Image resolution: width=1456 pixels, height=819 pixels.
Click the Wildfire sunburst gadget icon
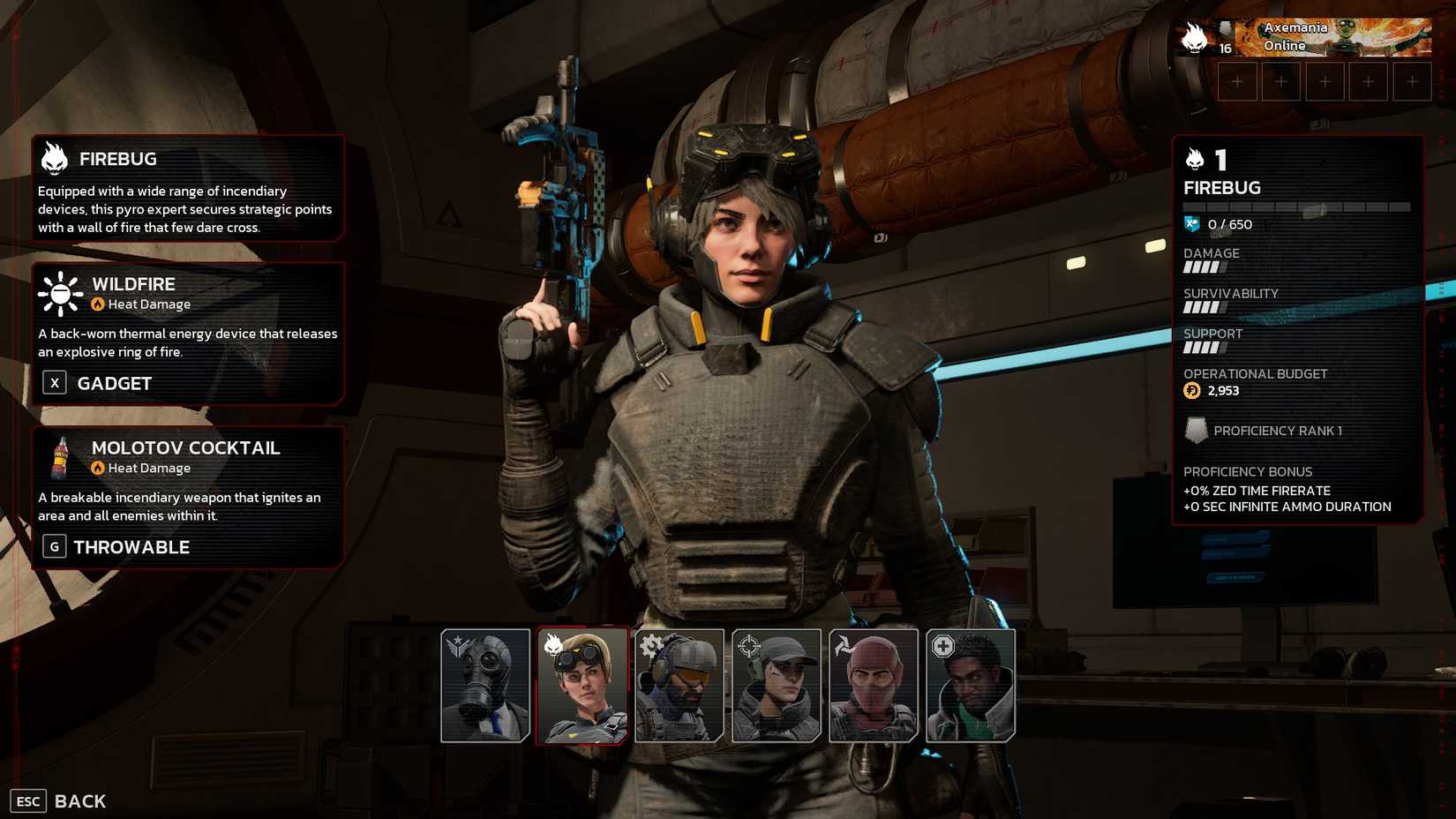pyautogui.click(x=58, y=296)
